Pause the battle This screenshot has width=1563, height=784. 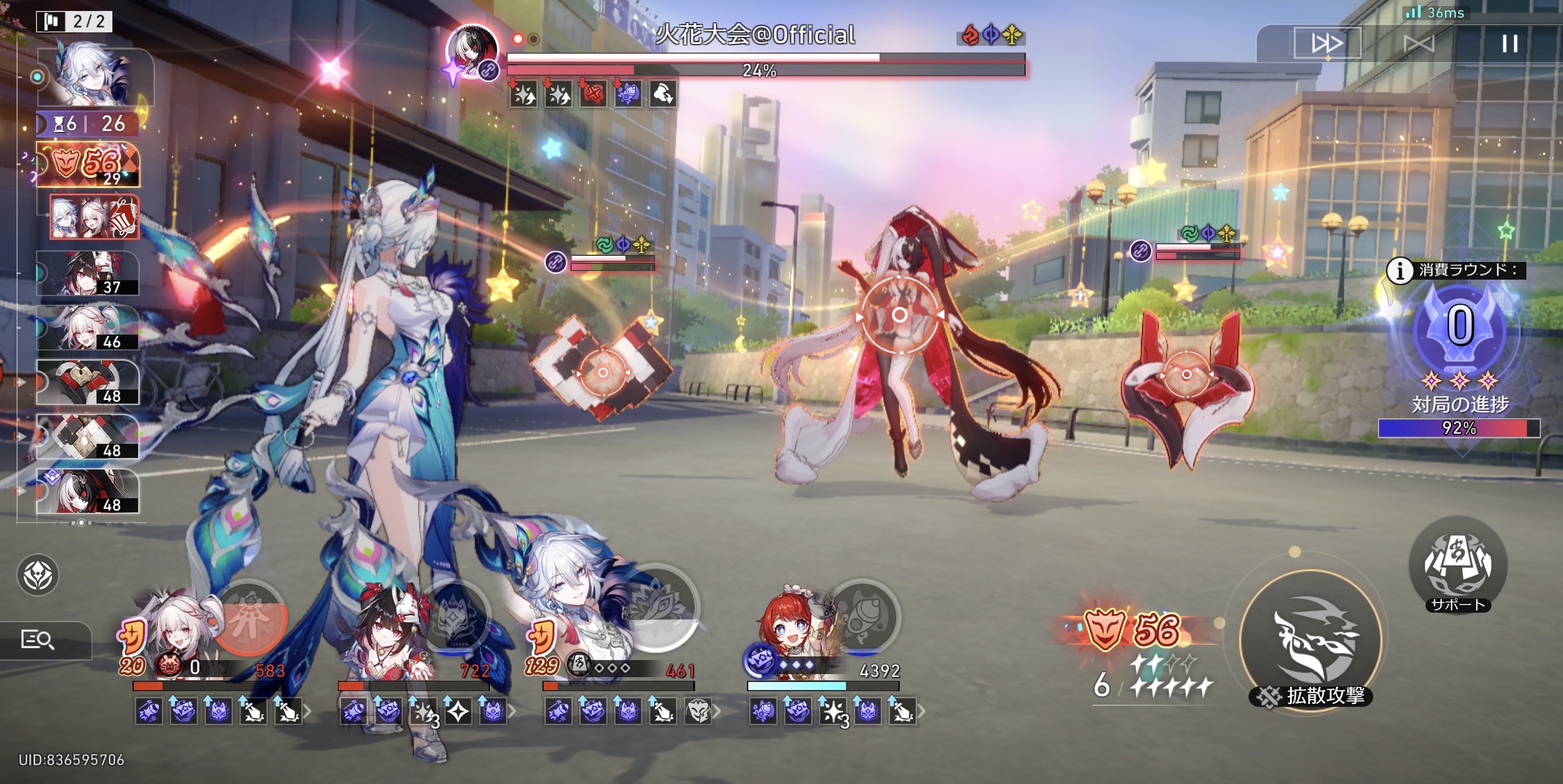click(1509, 43)
